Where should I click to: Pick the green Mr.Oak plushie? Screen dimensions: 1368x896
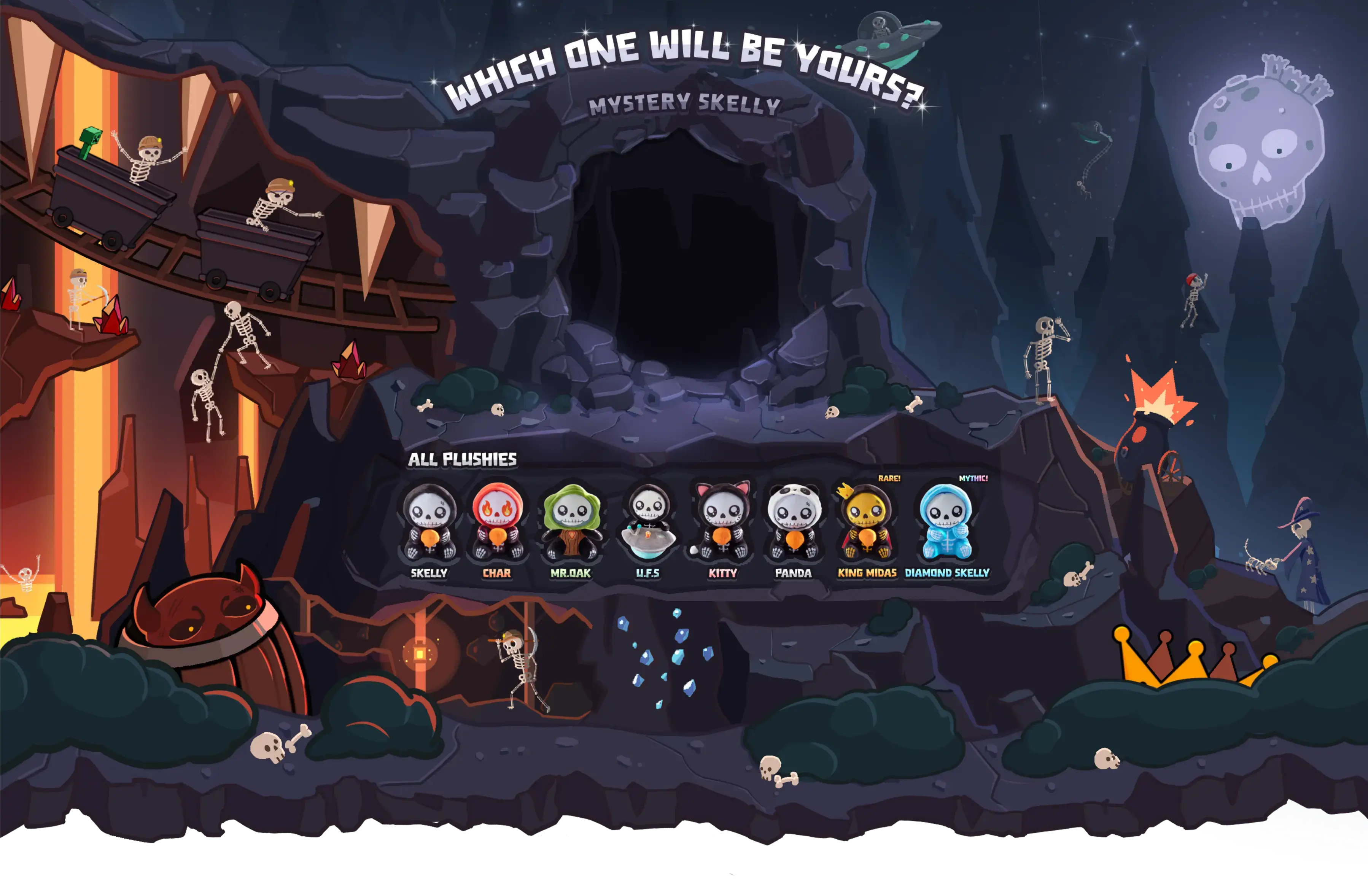(x=571, y=524)
